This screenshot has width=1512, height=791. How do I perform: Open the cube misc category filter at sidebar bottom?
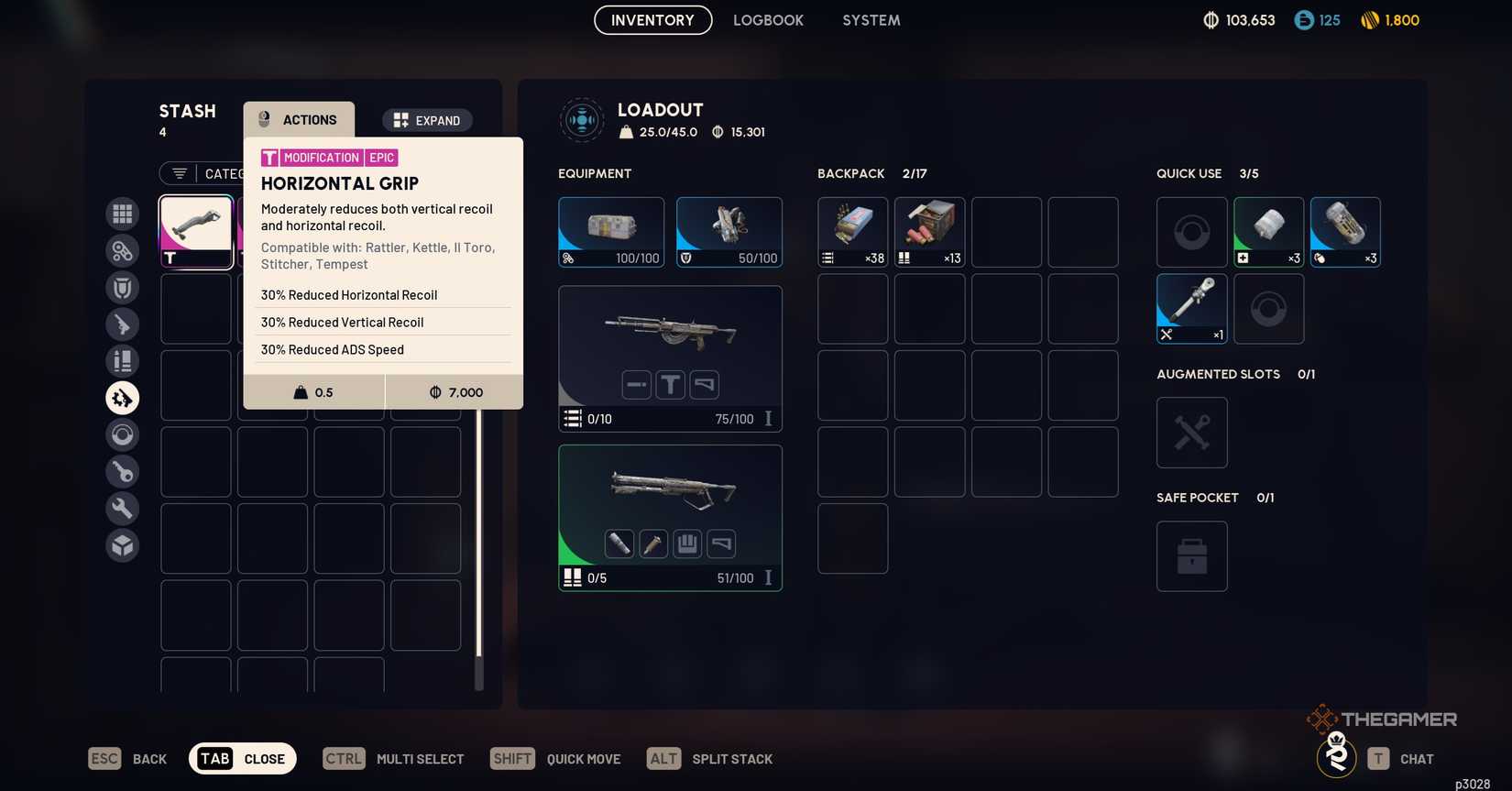(122, 544)
